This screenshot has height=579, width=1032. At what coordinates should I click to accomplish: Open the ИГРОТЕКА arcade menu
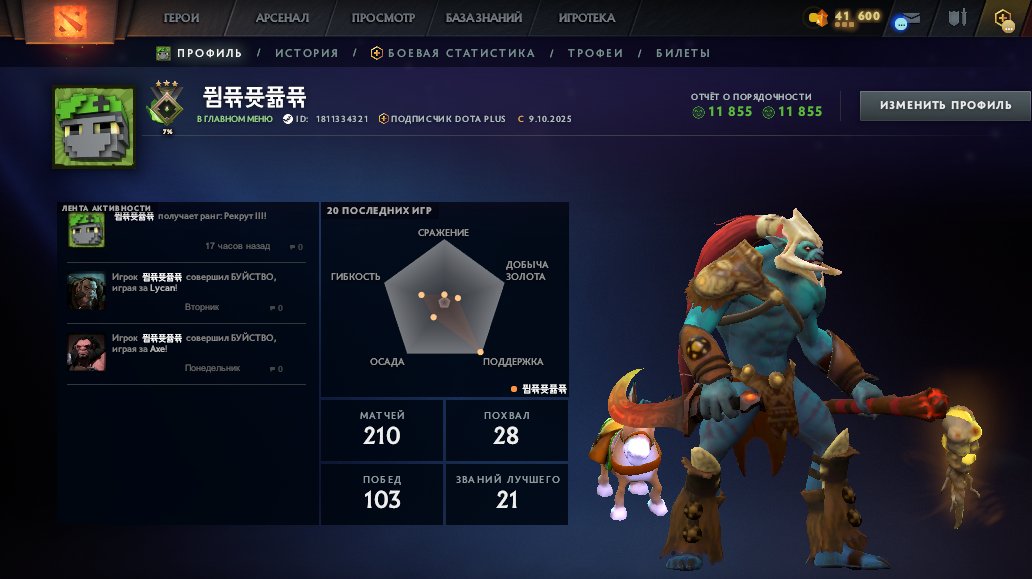click(x=587, y=18)
